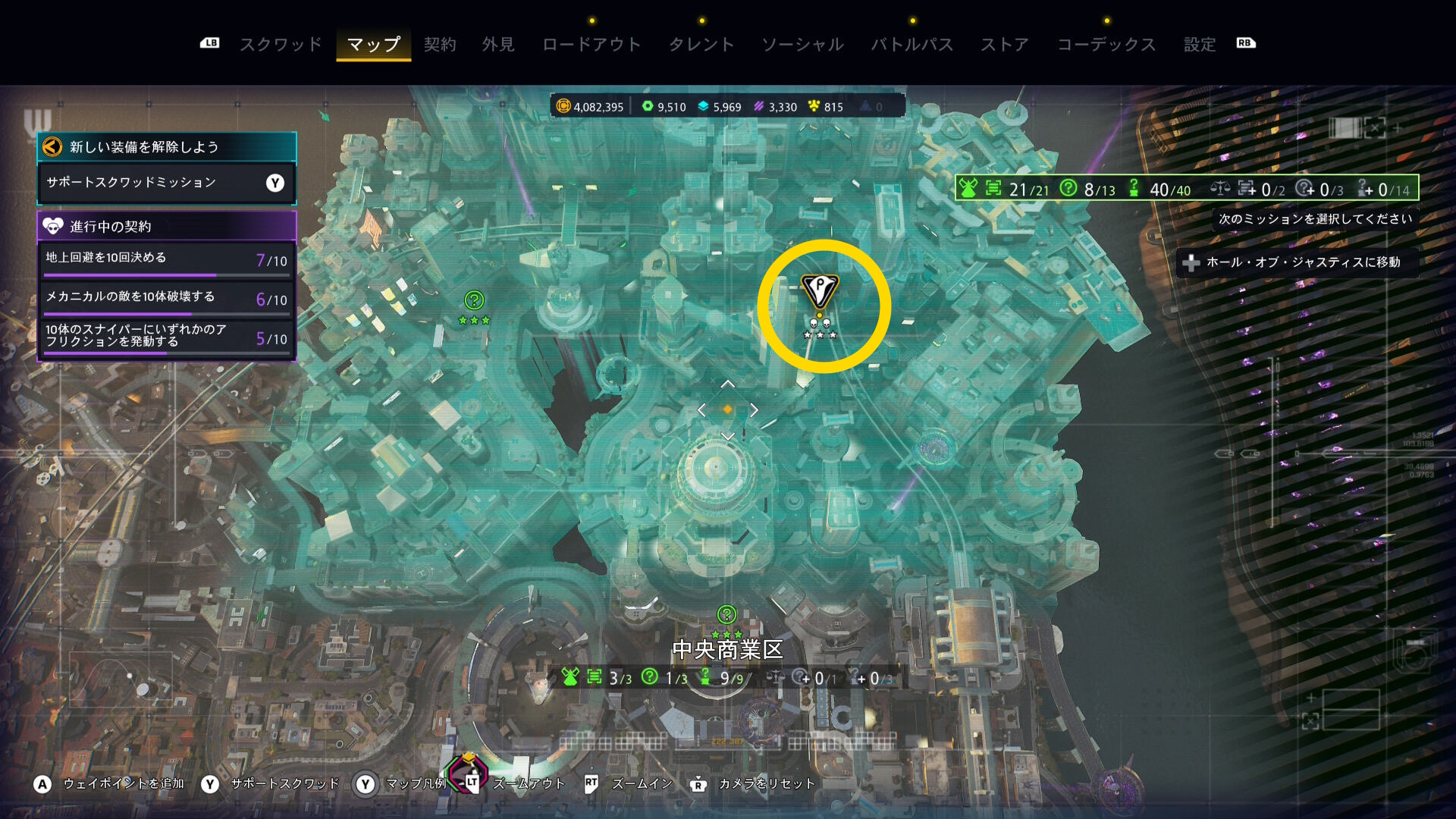Open the ソーシャル tab

(x=802, y=45)
